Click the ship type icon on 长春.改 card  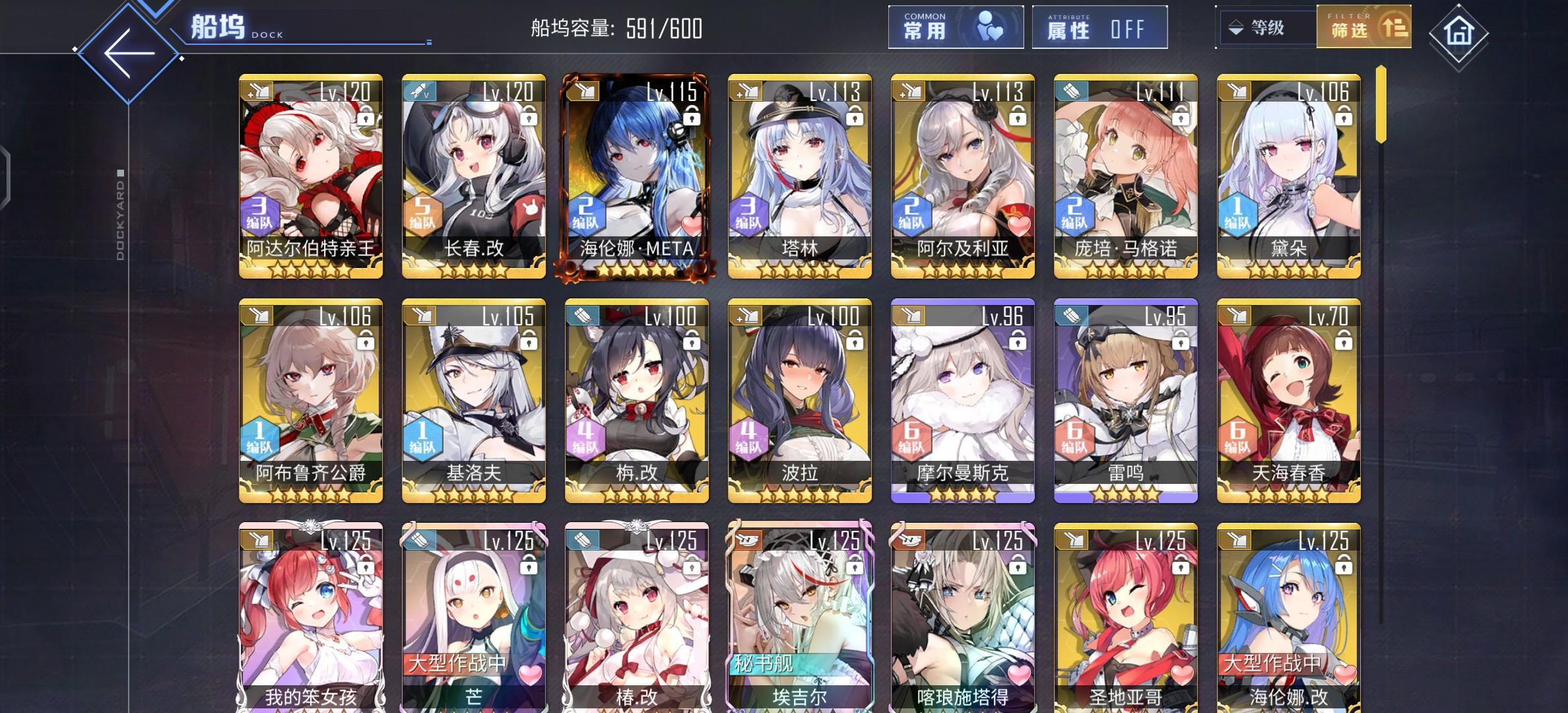[420, 90]
